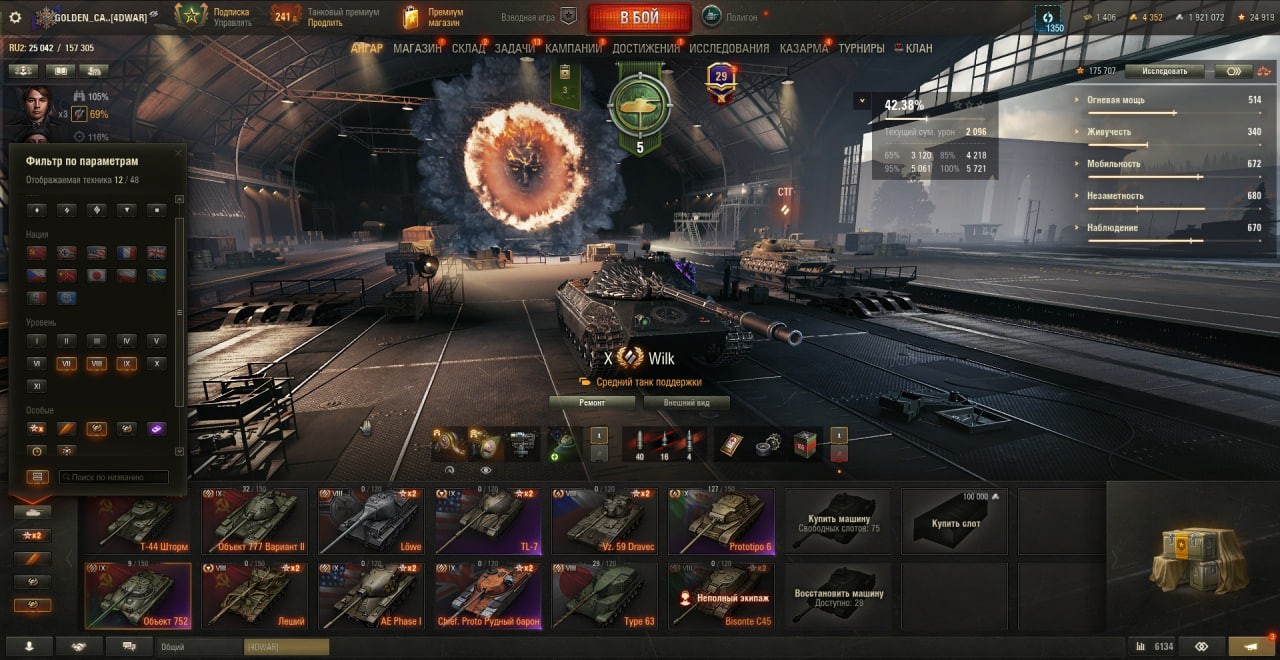Open Восстановить машину panel
Image resolution: width=1280 pixels, height=660 pixels.
[x=838, y=595]
